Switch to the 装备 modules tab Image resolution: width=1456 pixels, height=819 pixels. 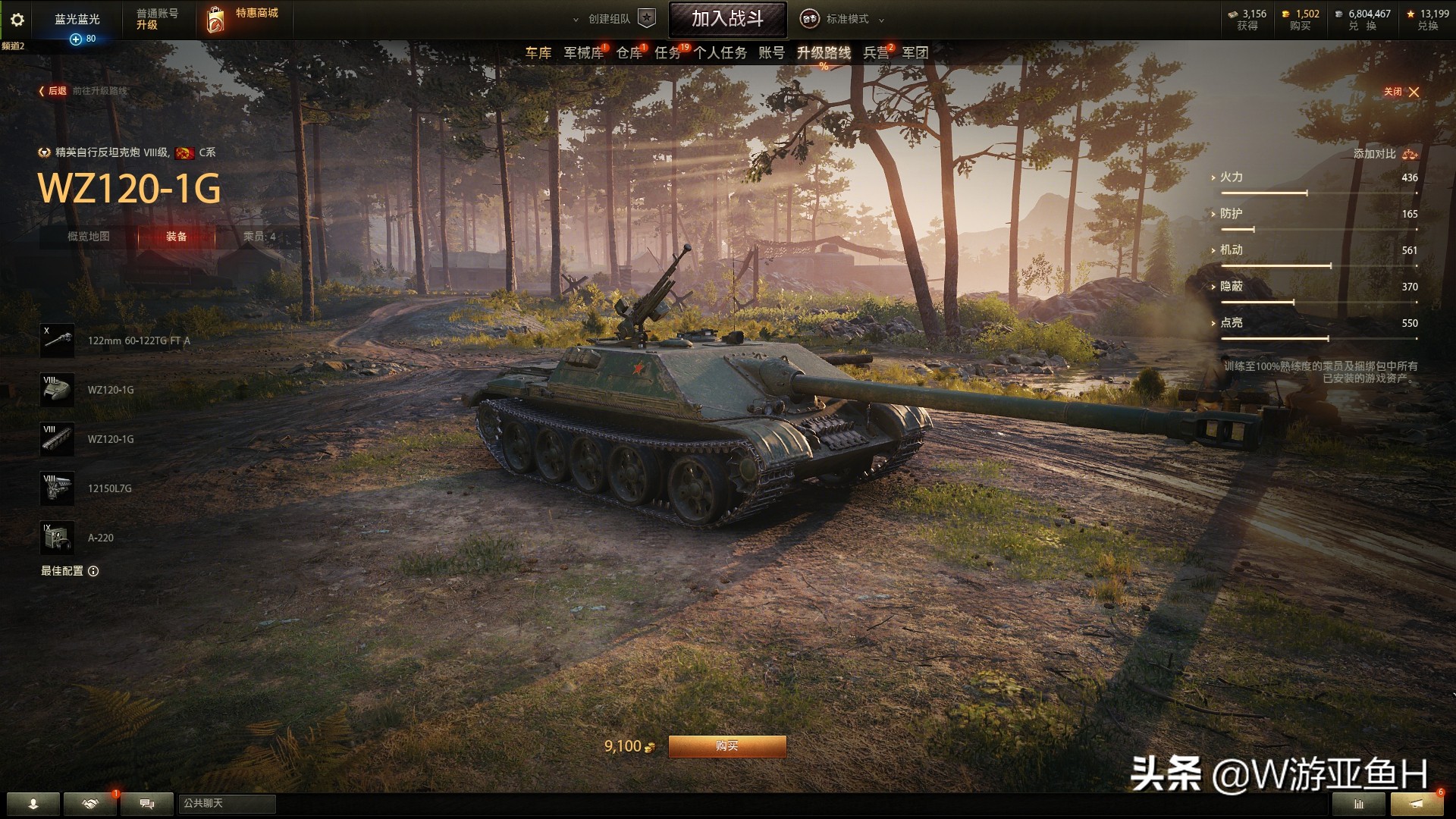pos(176,237)
